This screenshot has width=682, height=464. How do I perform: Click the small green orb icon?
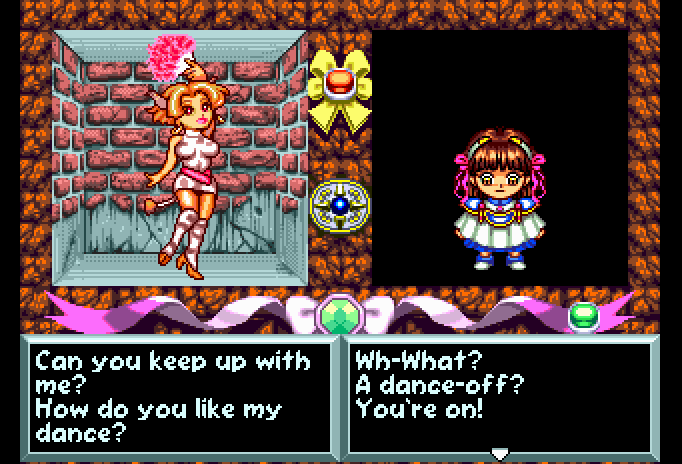pos(583,316)
